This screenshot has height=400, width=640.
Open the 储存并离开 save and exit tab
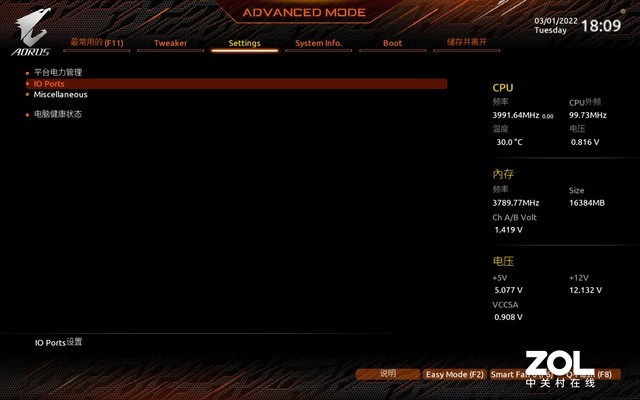[466, 43]
